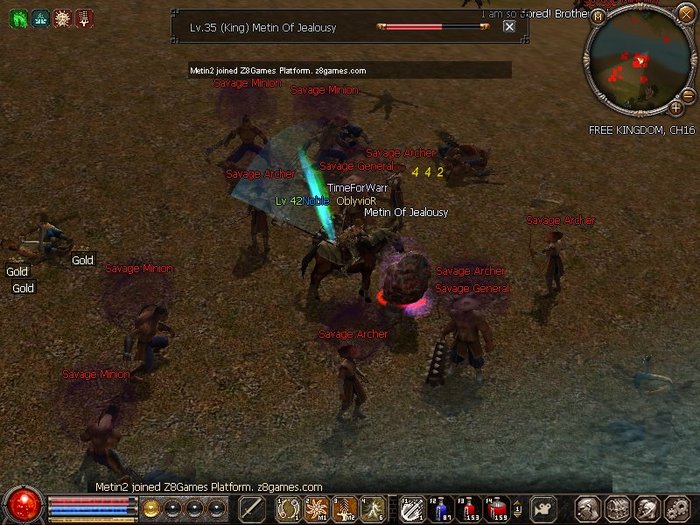Click the Metin Of Jealousy name label

[x=406, y=212]
